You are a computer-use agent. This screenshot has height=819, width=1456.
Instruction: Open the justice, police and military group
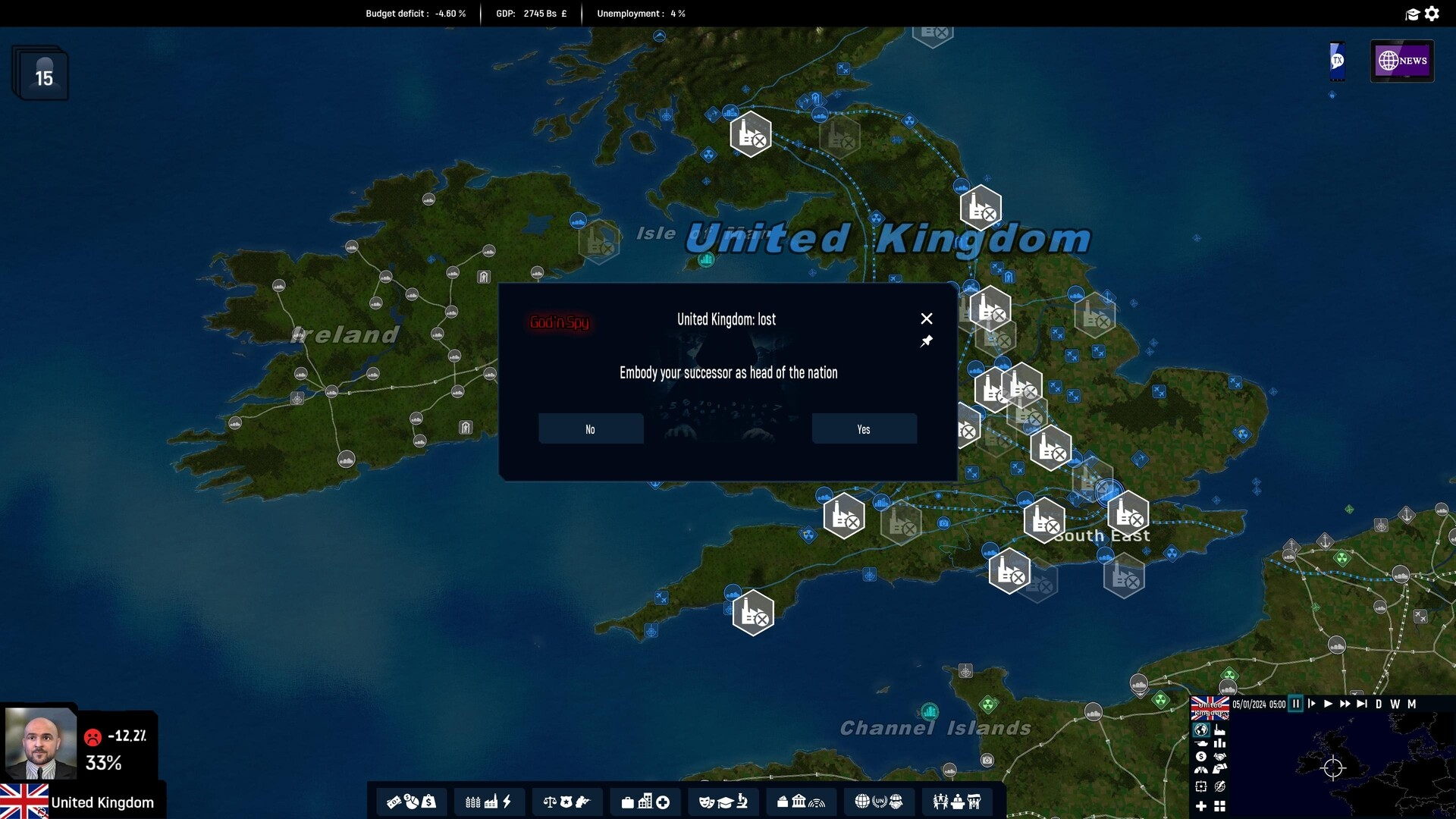pyautogui.click(x=566, y=802)
